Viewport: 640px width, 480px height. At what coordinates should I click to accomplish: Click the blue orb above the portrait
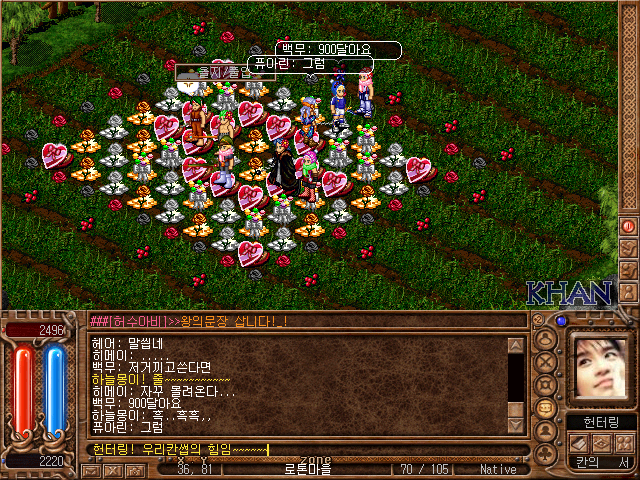point(561,322)
